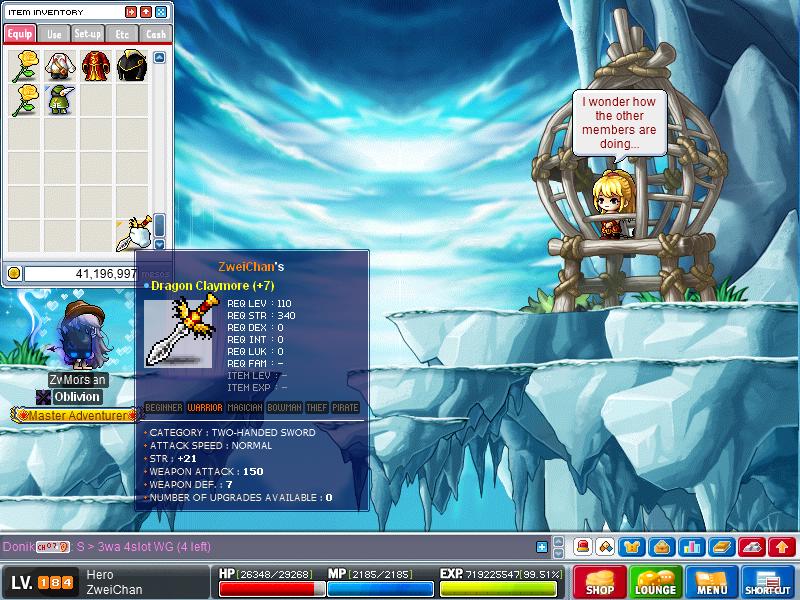The width and height of the screenshot is (800, 600).
Task: Pick the red robe item slot
Action: click(x=95, y=66)
